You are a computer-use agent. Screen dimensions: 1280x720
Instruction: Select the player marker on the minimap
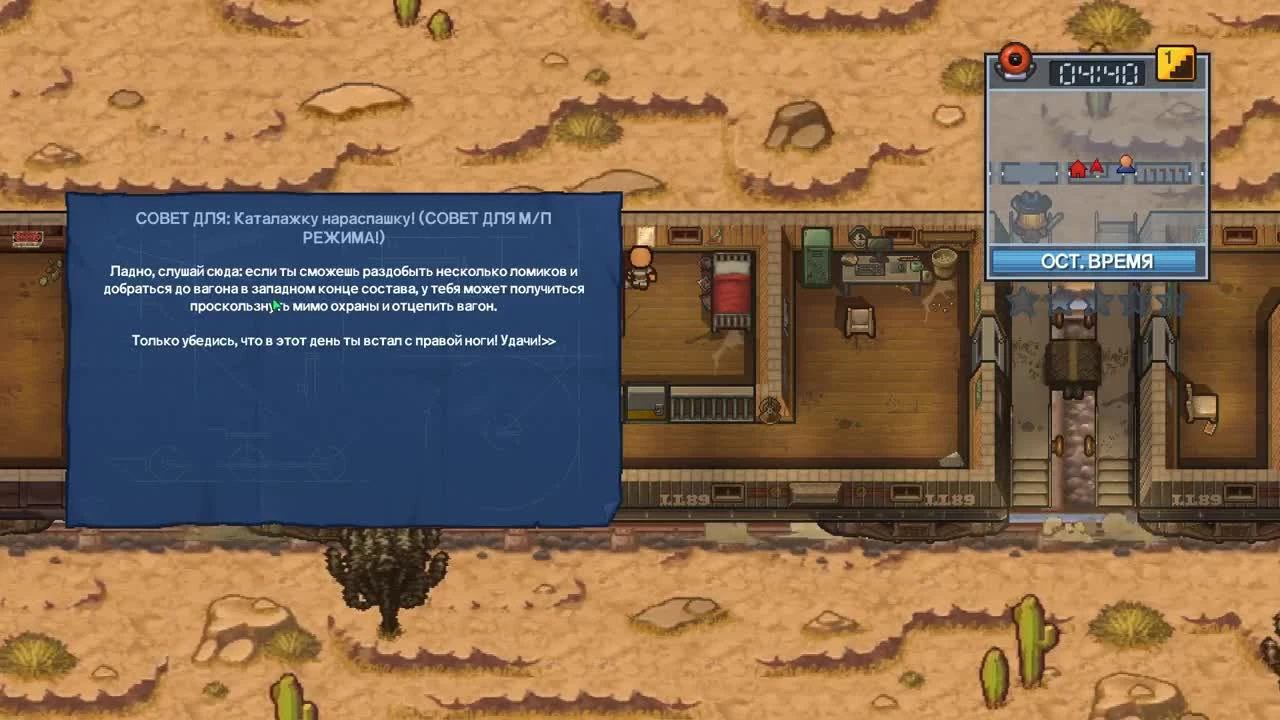coord(1124,165)
